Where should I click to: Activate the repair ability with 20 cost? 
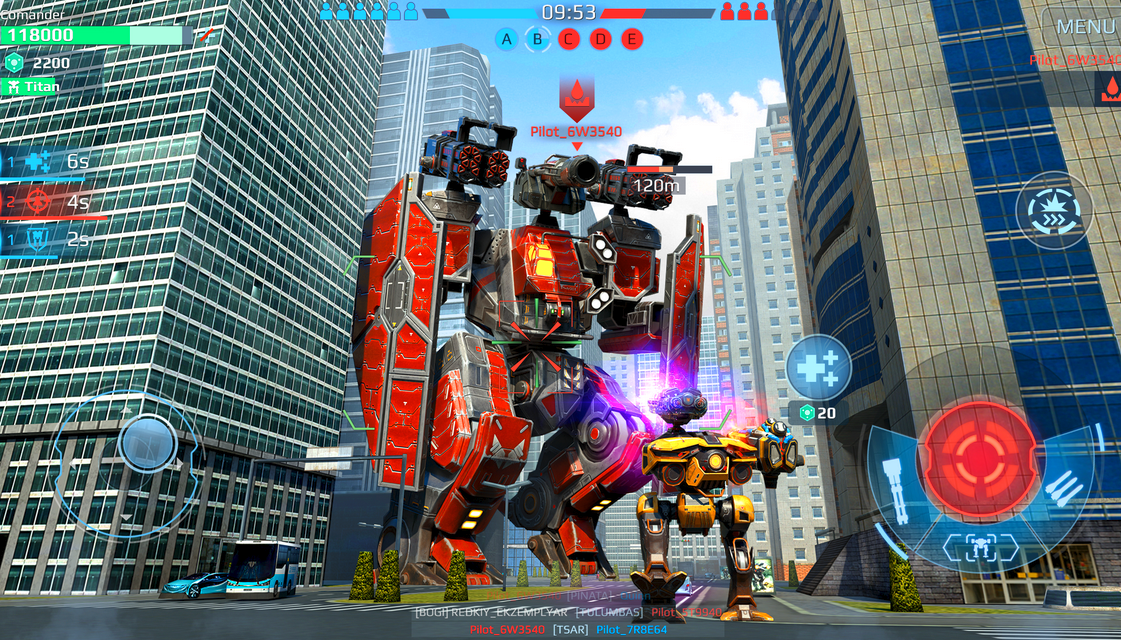pyautogui.click(x=819, y=368)
